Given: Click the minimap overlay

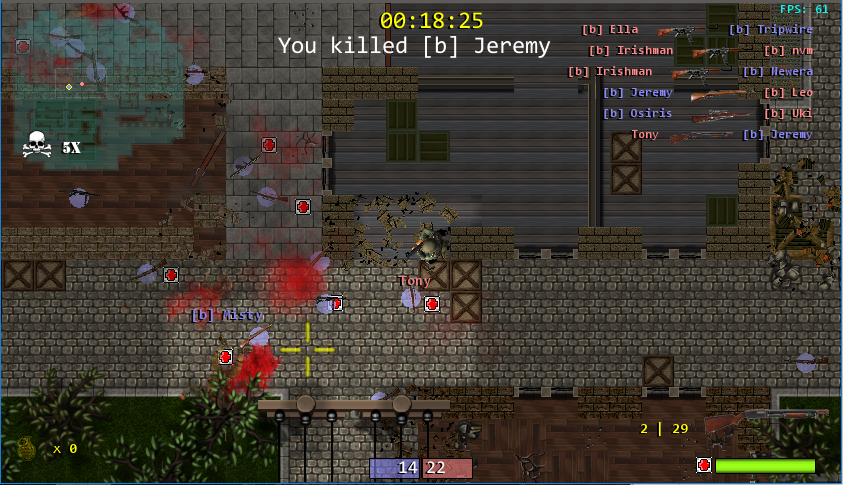Looking at the screenshot, I should click(x=98, y=70).
